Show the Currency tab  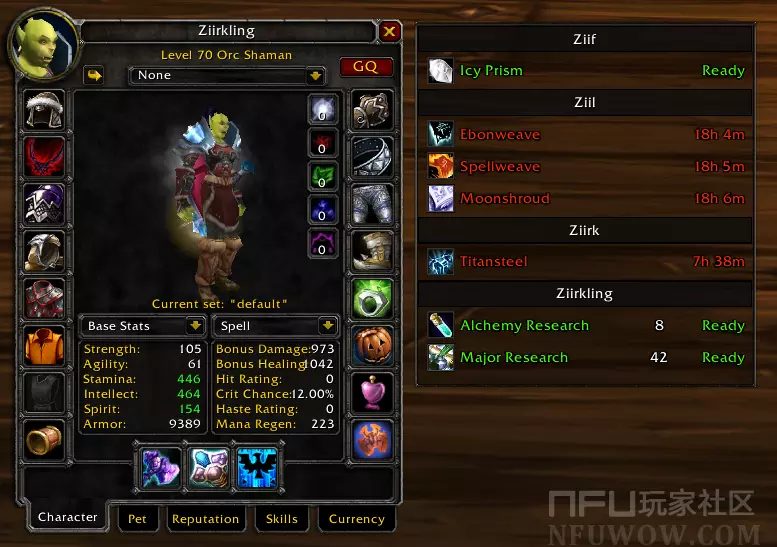[356, 519]
